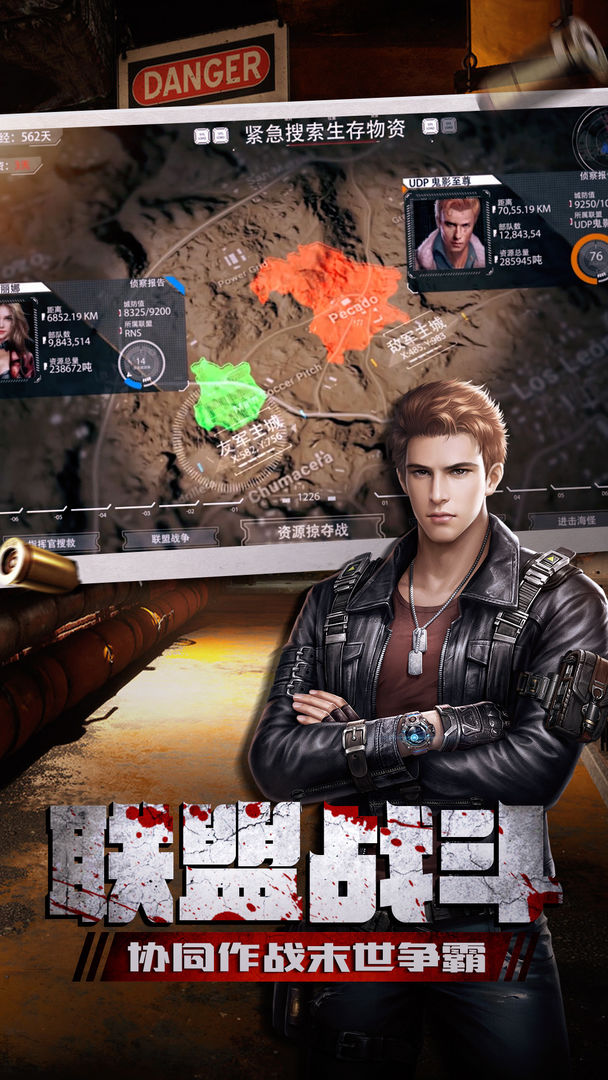This screenshot has width=608, height=1080.
Task: Select the green 友军主城 allied city marker
Action: (229, 394)
